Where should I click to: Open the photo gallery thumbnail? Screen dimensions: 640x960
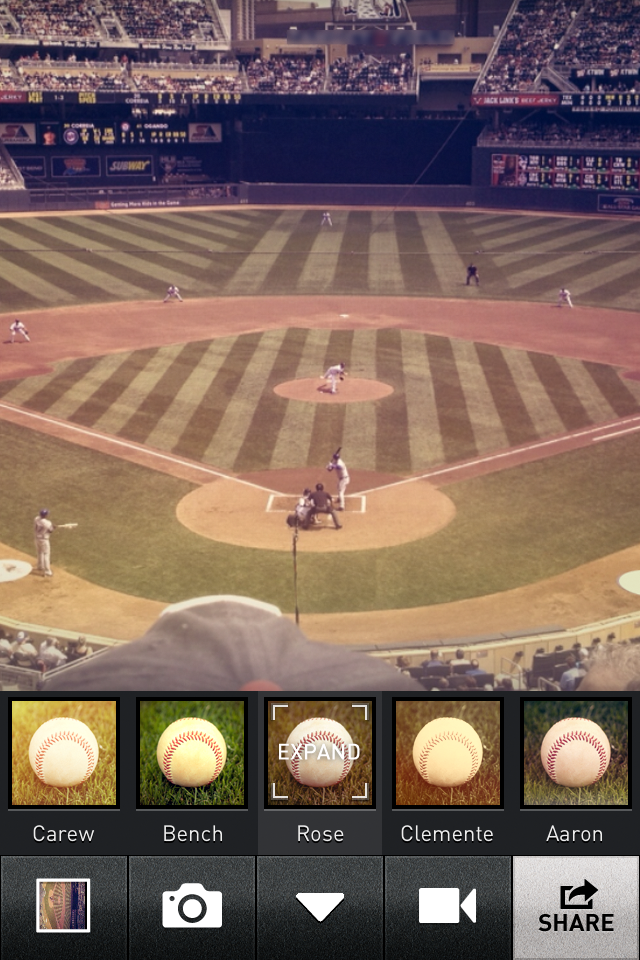click(x=63, y=906)
